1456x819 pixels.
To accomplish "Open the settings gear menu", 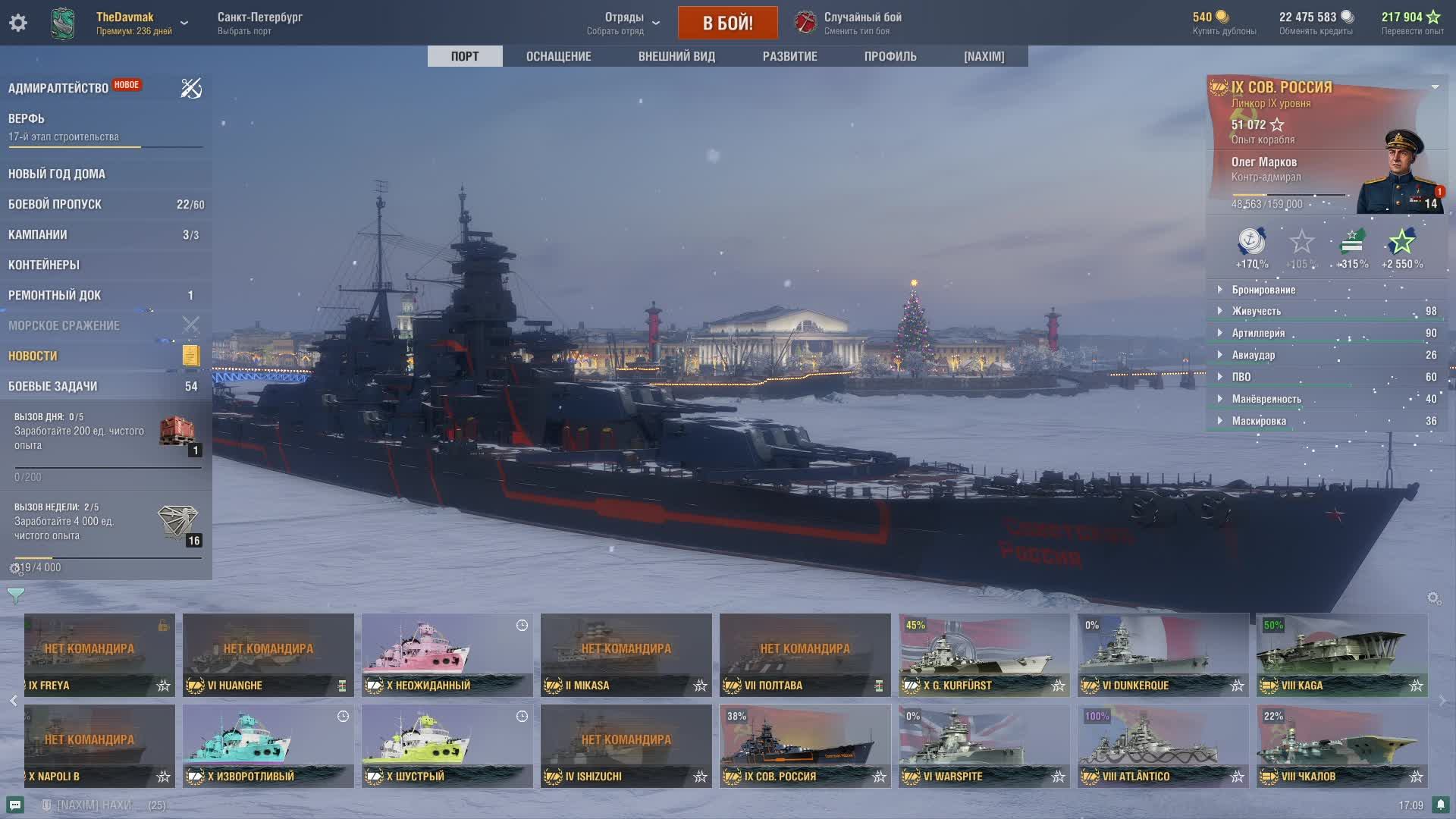I will [18, 23].
